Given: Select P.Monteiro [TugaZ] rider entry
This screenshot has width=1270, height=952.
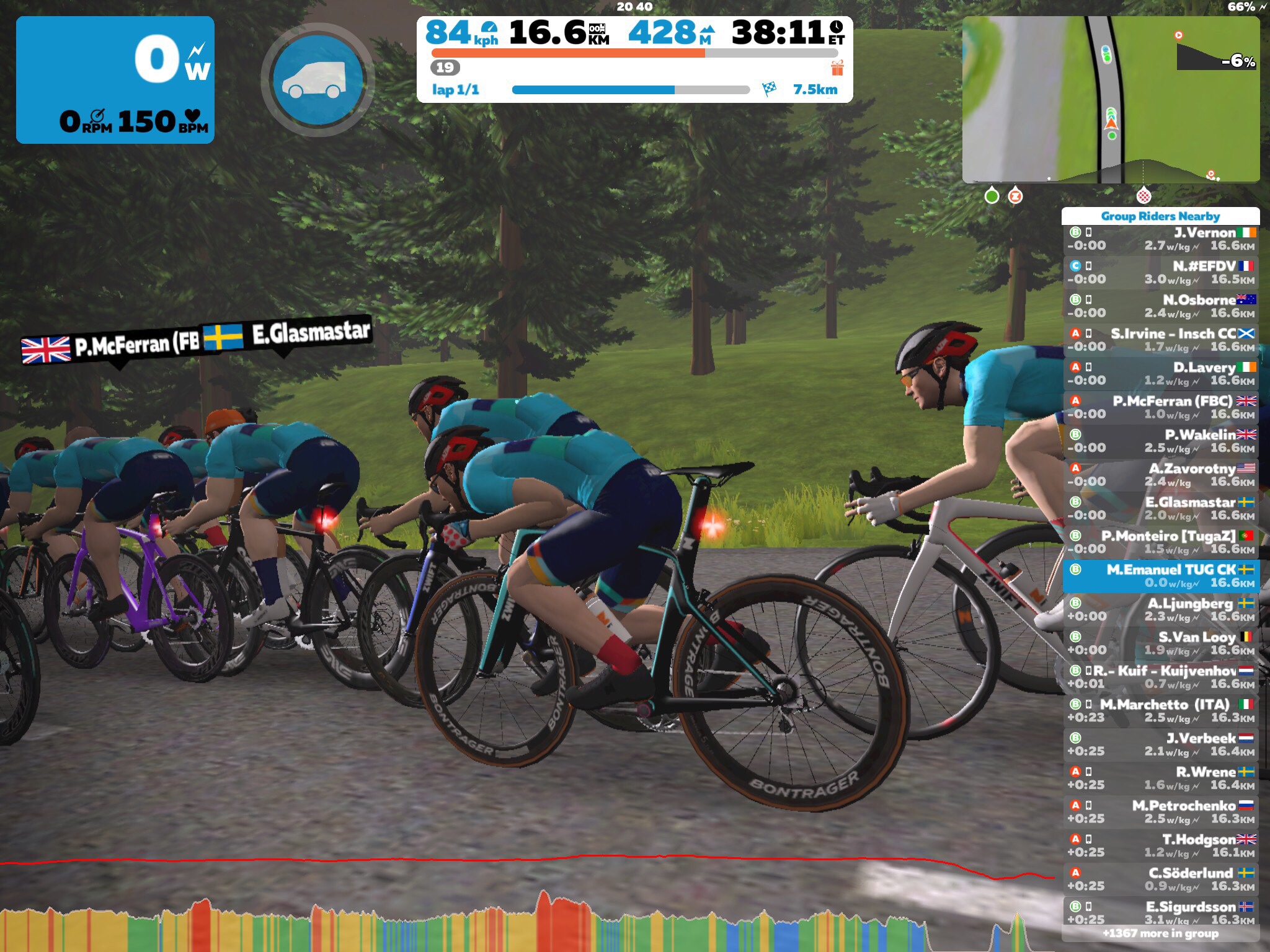Looking at the screenshot, I should pyautogui.click(x=1160, y=542).
